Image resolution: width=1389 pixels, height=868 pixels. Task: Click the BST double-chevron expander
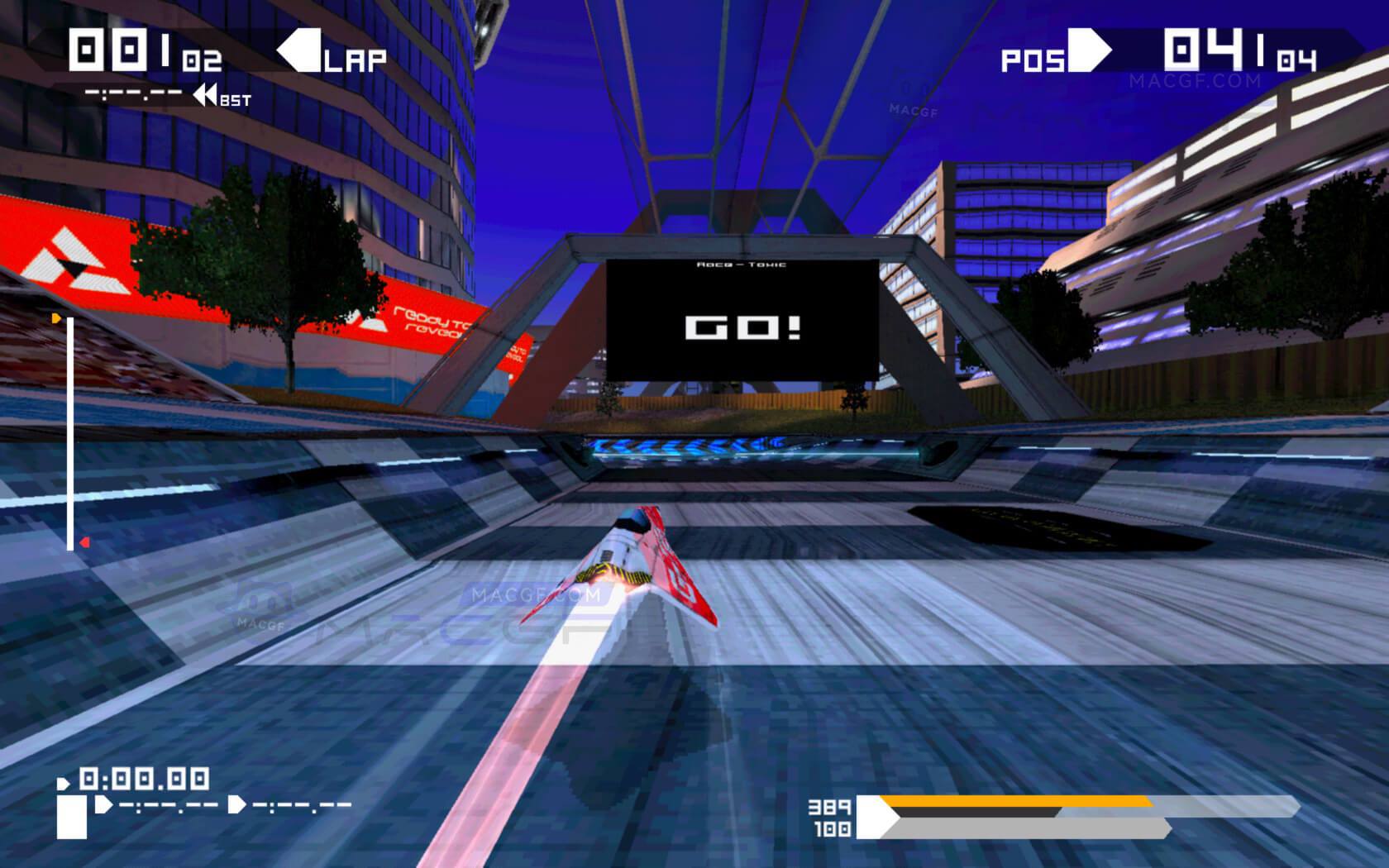[x=204, y=95]
